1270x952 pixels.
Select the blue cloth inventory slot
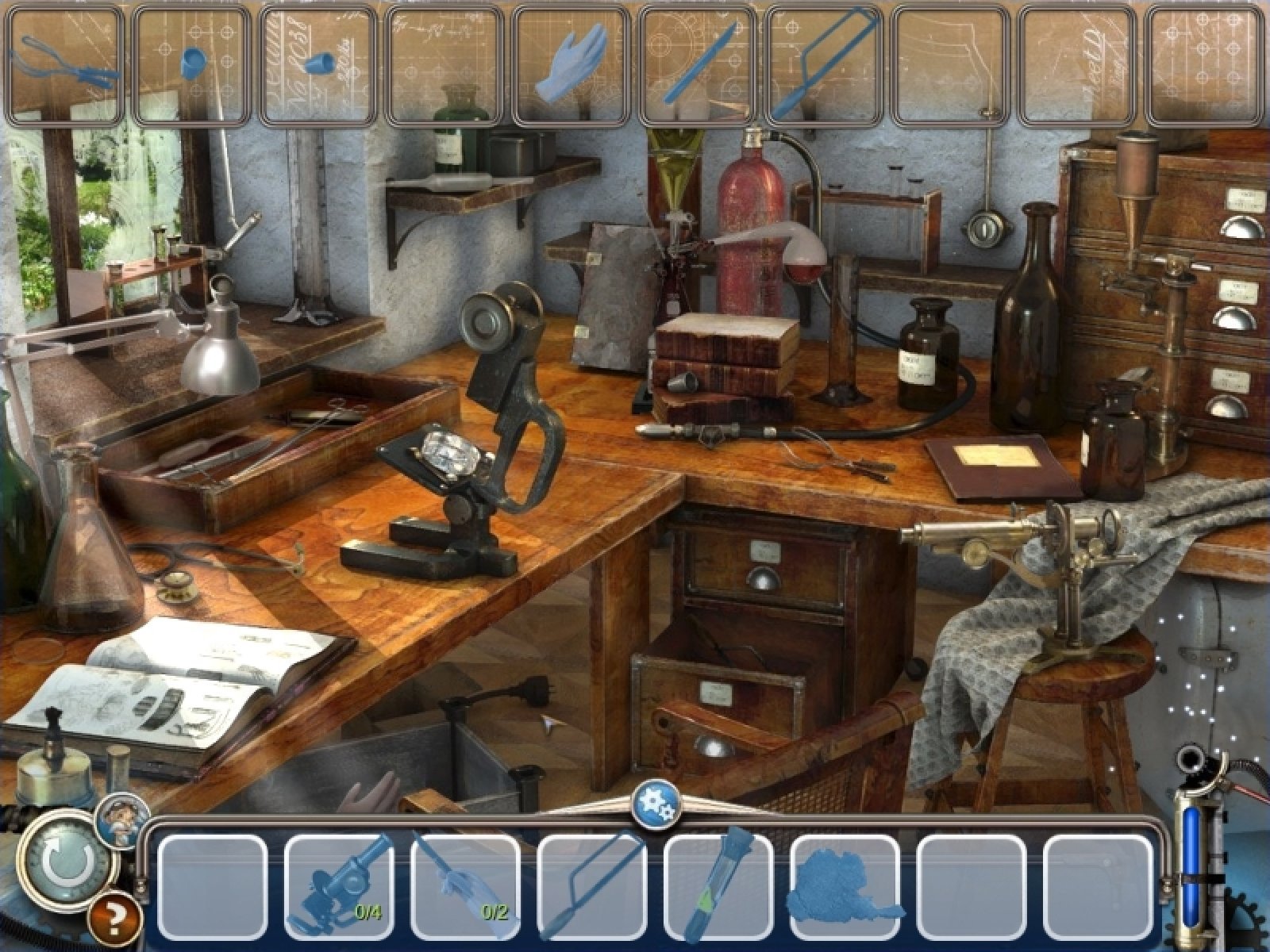click(x=845, y=888)
